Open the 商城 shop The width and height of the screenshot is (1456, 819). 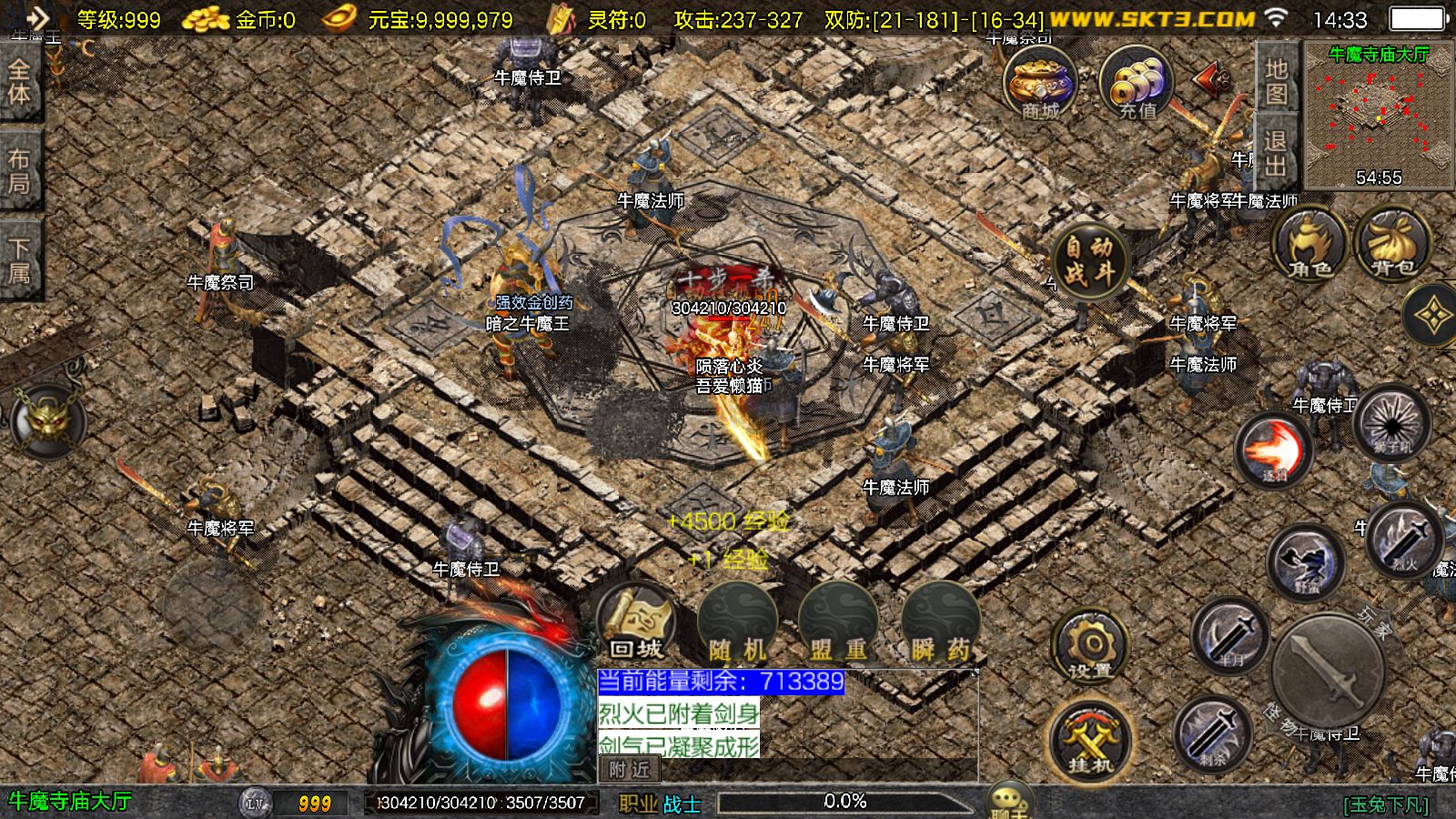click(1040, 84)
